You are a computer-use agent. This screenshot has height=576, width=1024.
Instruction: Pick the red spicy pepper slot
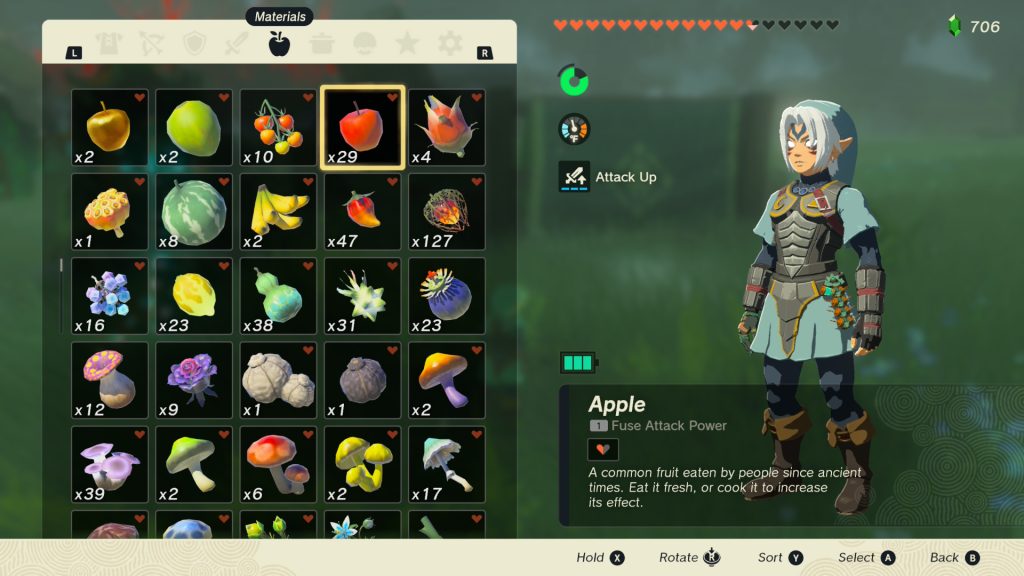coord(362,211)
